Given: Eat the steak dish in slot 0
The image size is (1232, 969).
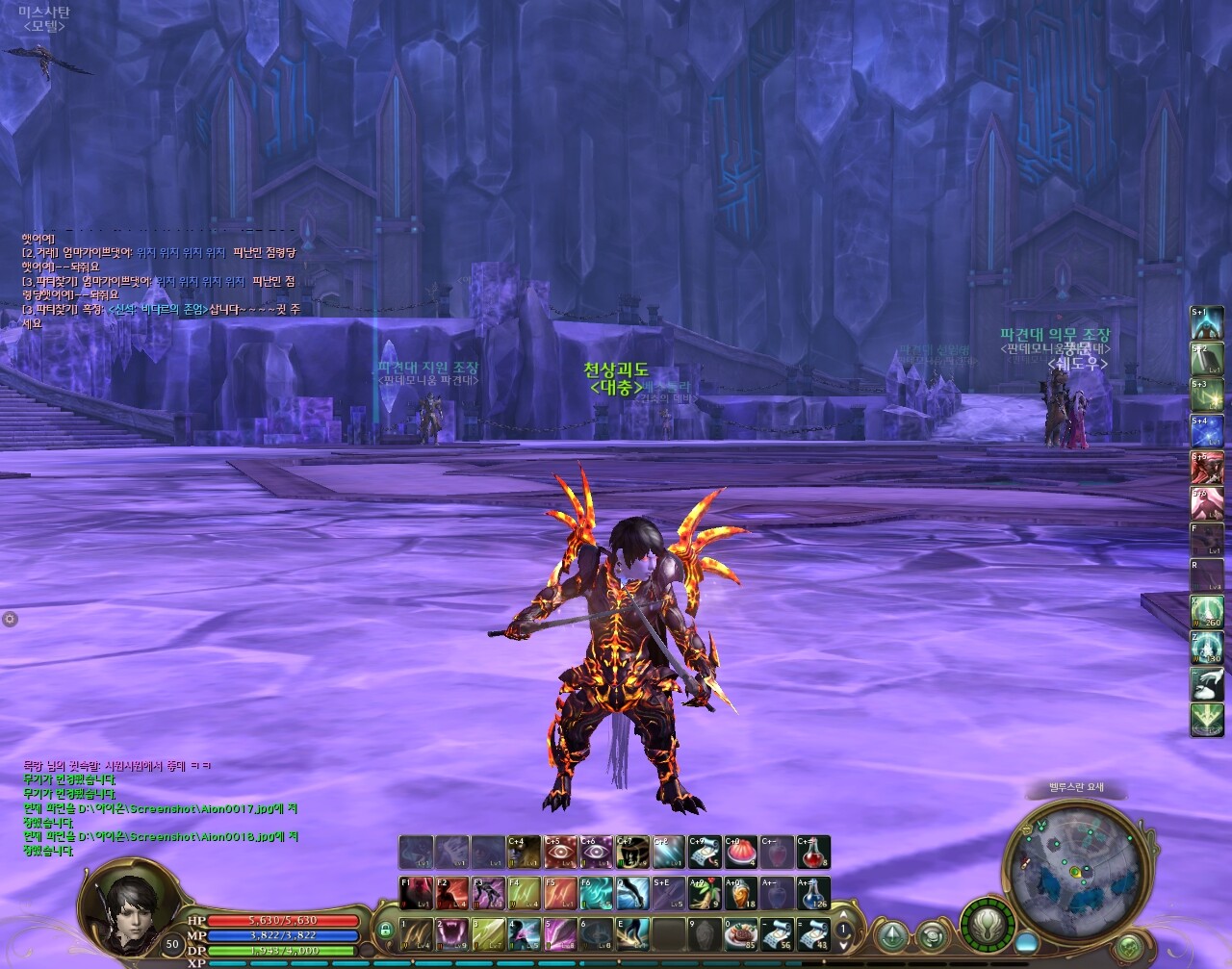Looking at the screenshot, I should click(742, 933).
